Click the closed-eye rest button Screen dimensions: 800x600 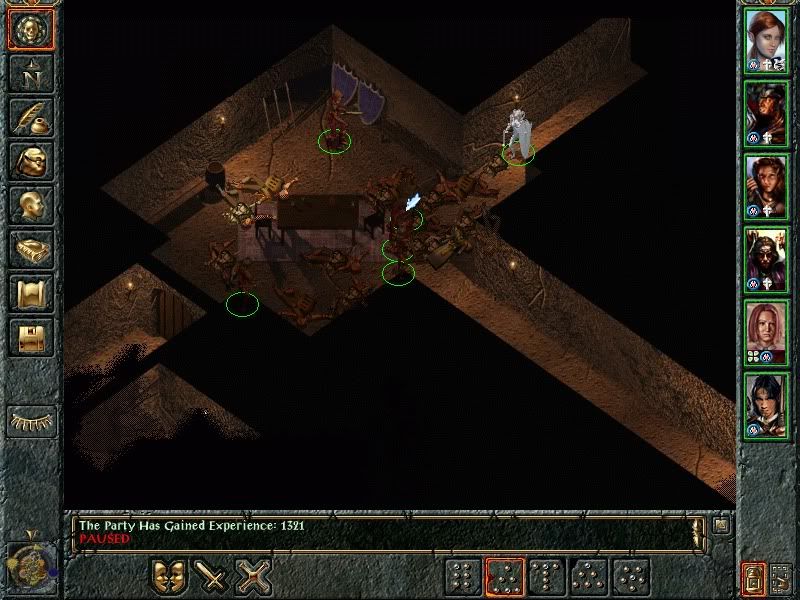pos(30,421)
